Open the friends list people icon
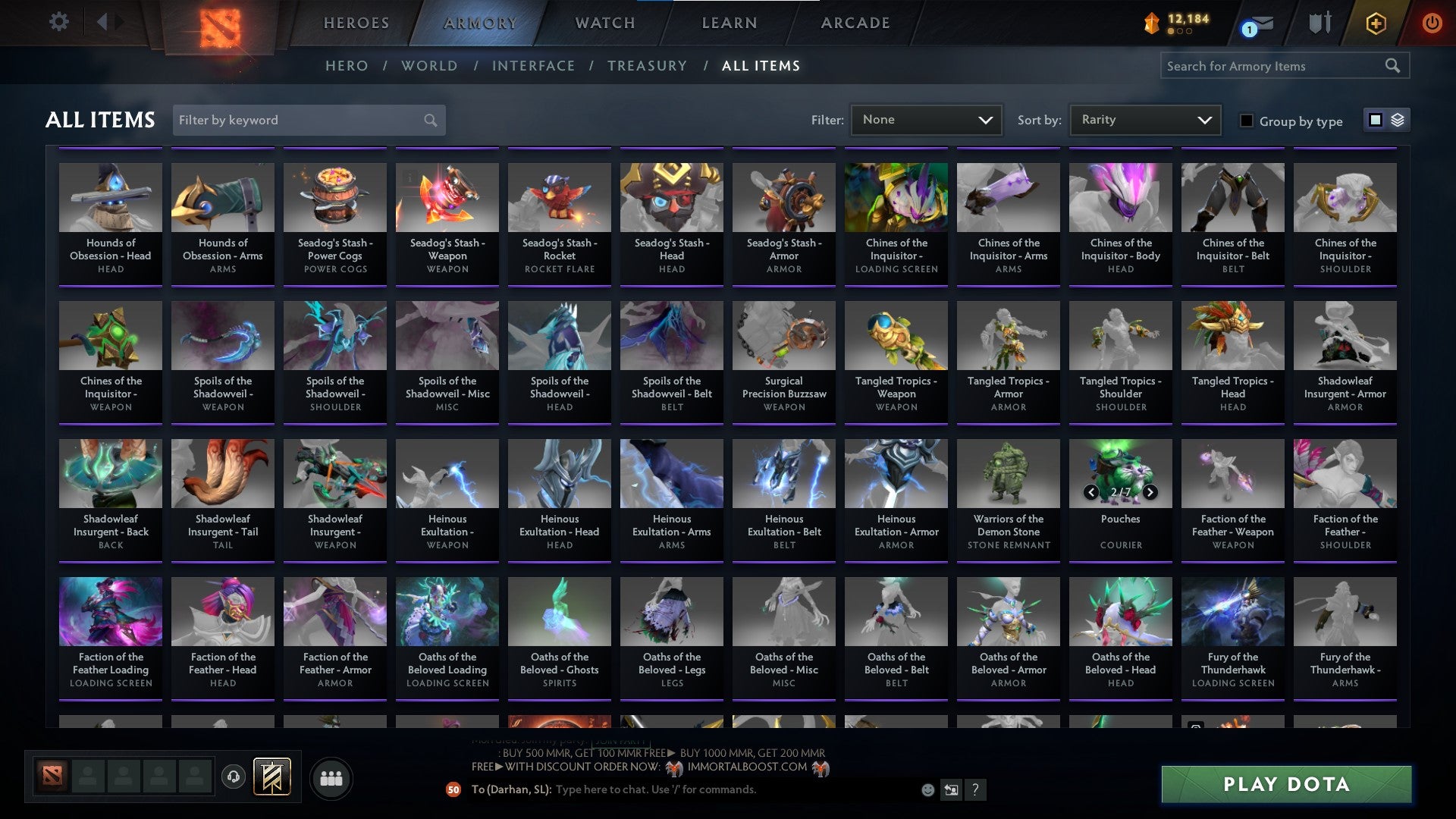Viewport: 1456px width, 819px height. pos(331,777)
